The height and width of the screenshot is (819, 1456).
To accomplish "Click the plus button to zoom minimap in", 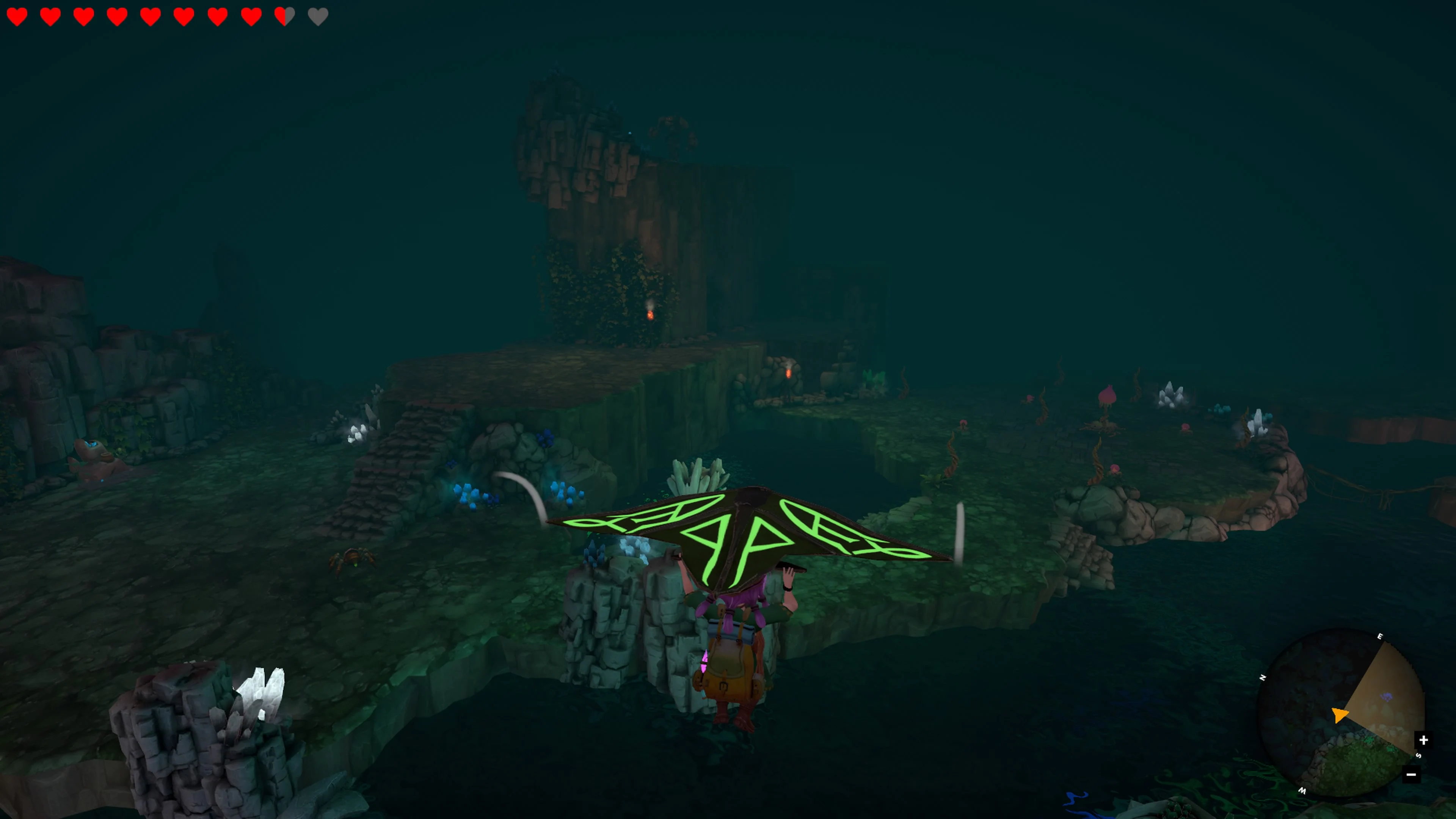I will pyautogui.click(x=1425, y=740).
